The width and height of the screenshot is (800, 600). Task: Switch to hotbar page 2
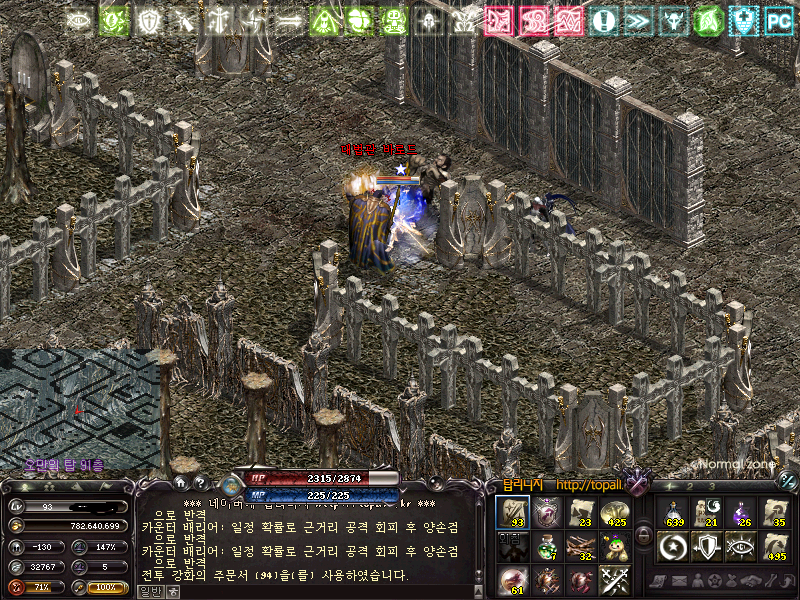(x=689, y=486)
